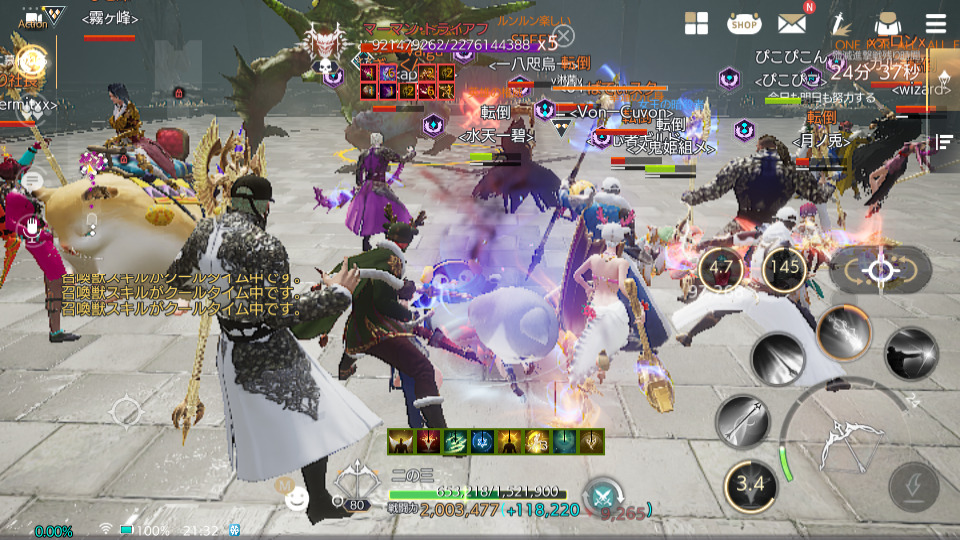Open the mailbox envelope icon
960x540 pixels.
point(793,24)
